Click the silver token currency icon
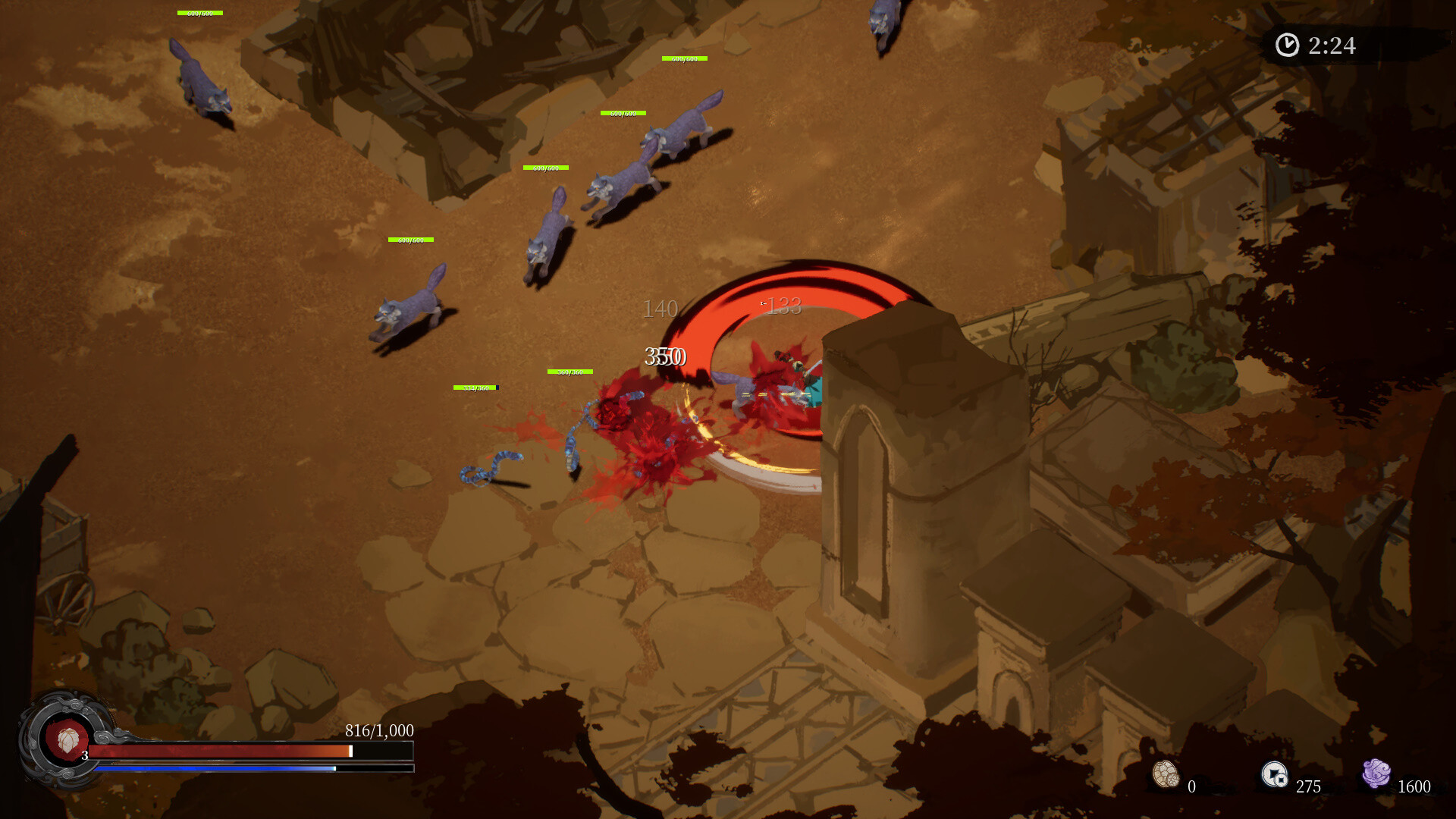The width and height of the screenshot is (1456, 819). [1274, 774]
